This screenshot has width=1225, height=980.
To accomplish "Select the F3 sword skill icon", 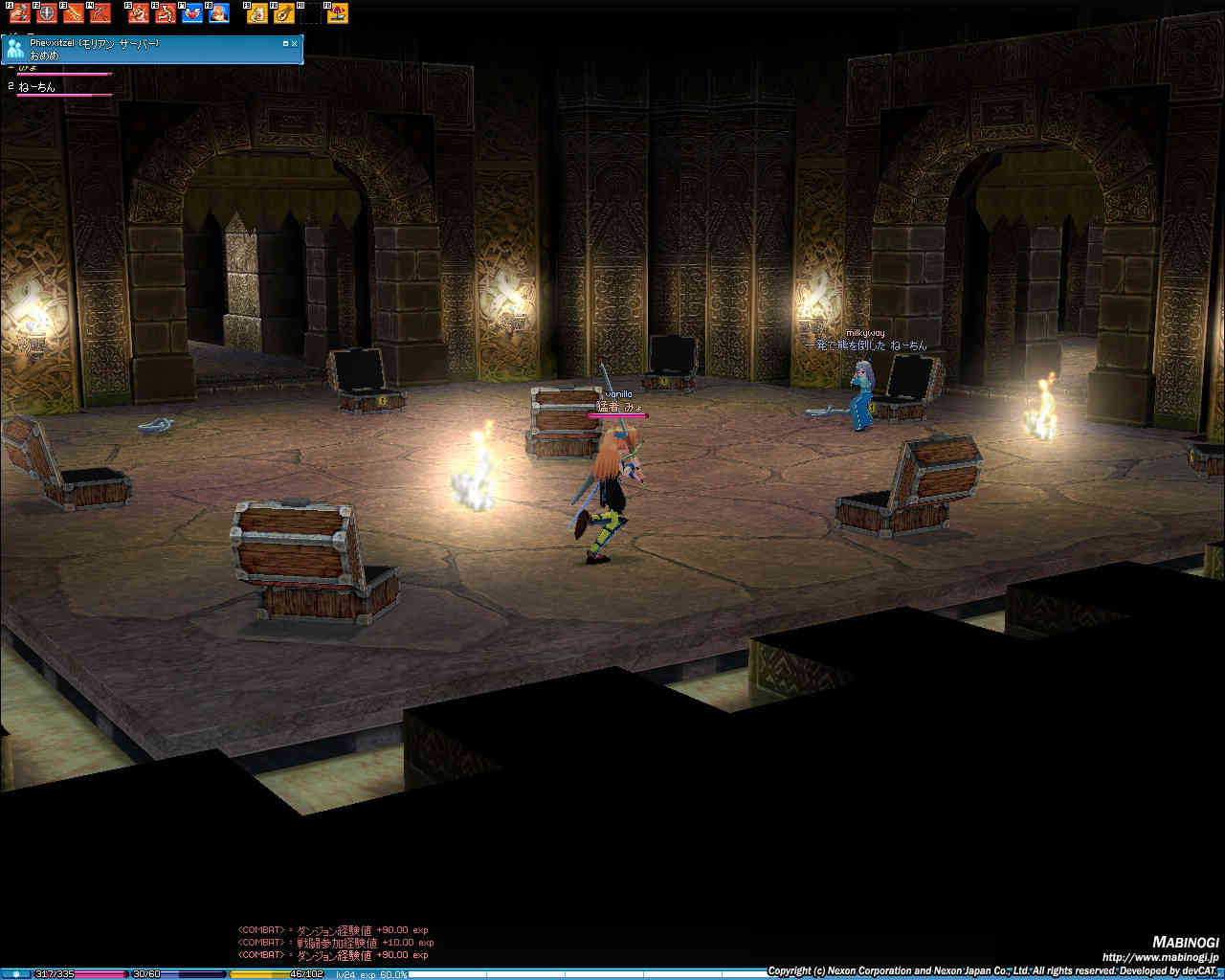I will point(74,13).
